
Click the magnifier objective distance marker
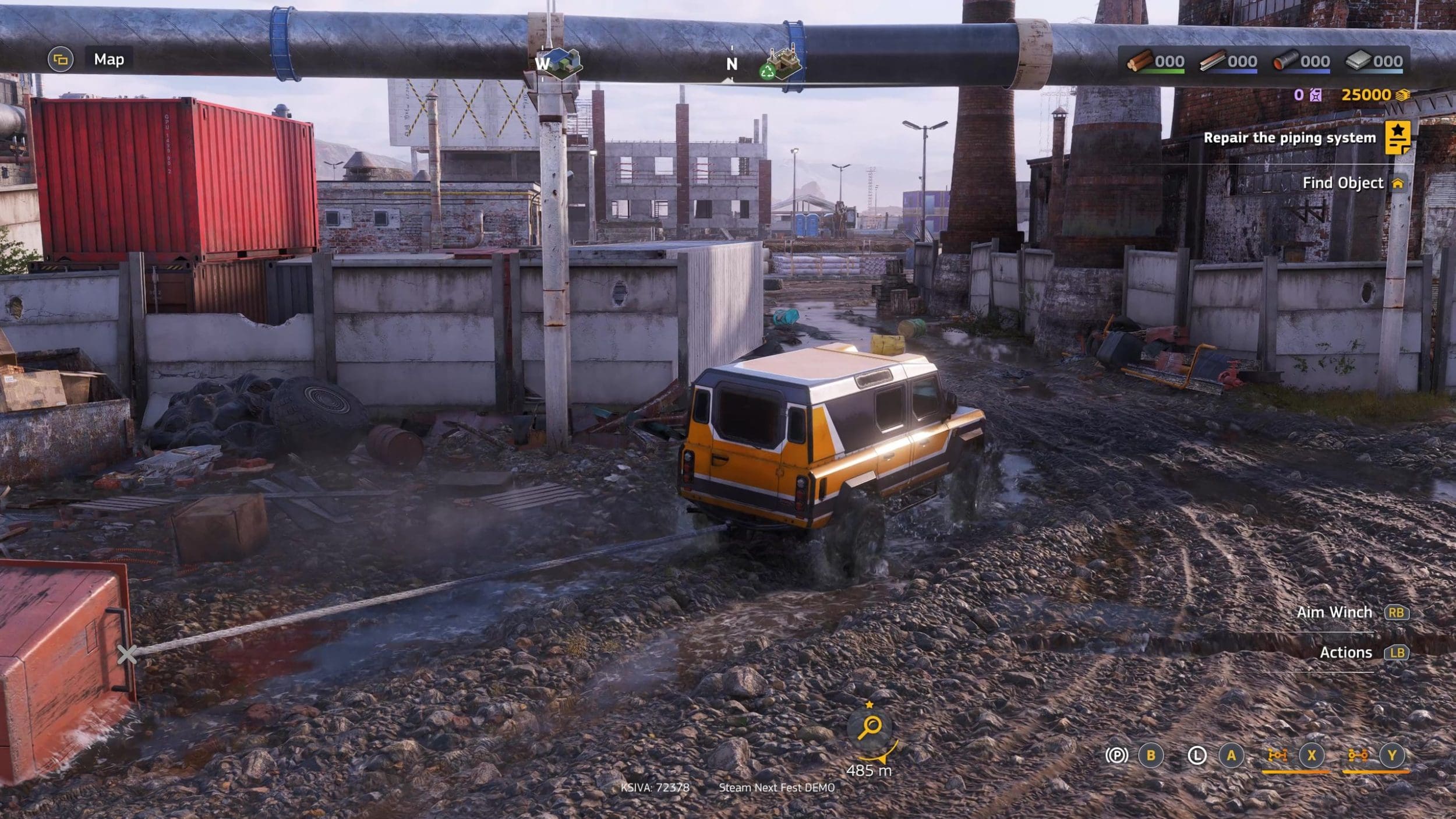pyautogui.click(x=871, y=727)
